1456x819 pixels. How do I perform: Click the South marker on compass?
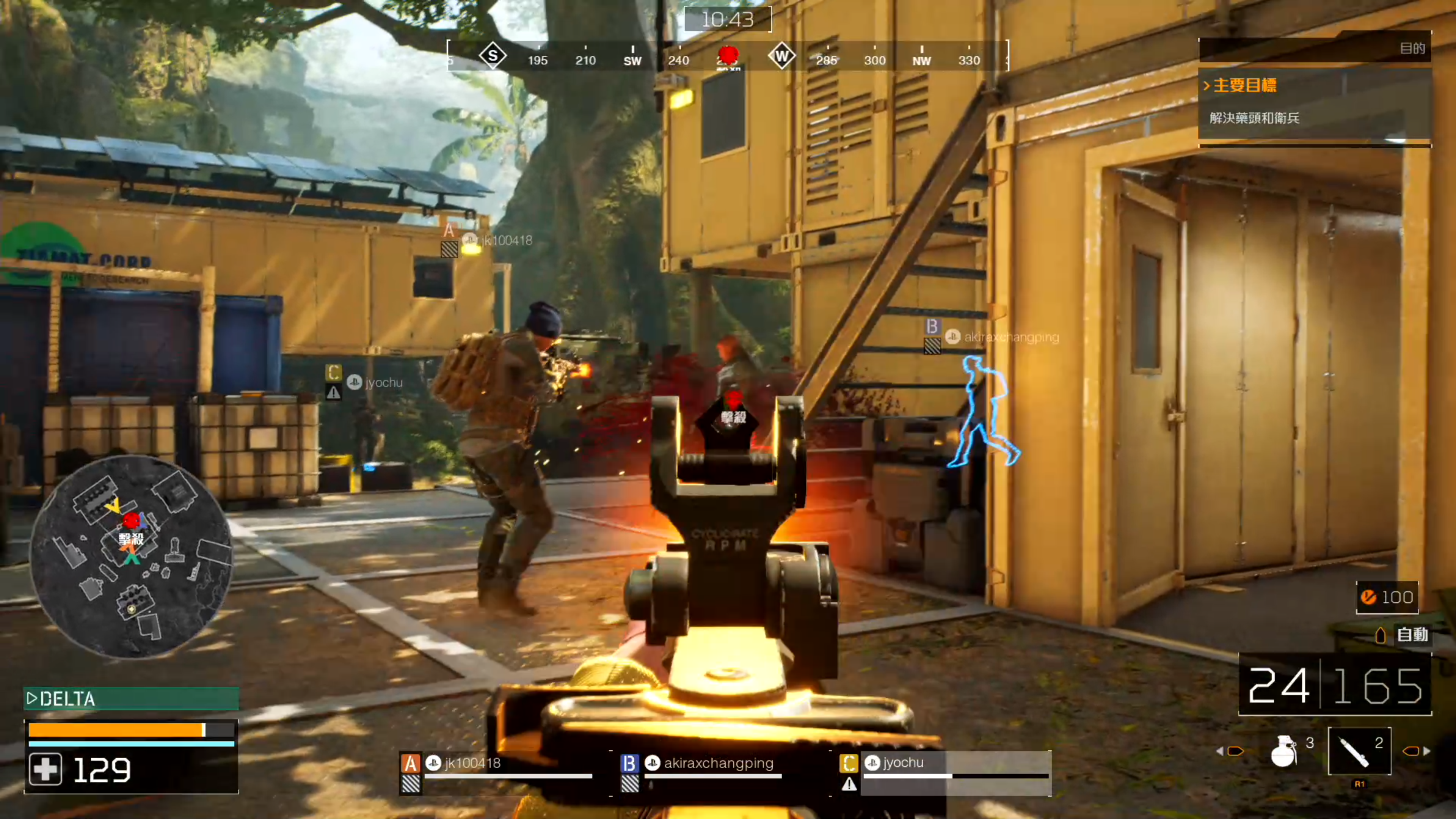(492, 56)
